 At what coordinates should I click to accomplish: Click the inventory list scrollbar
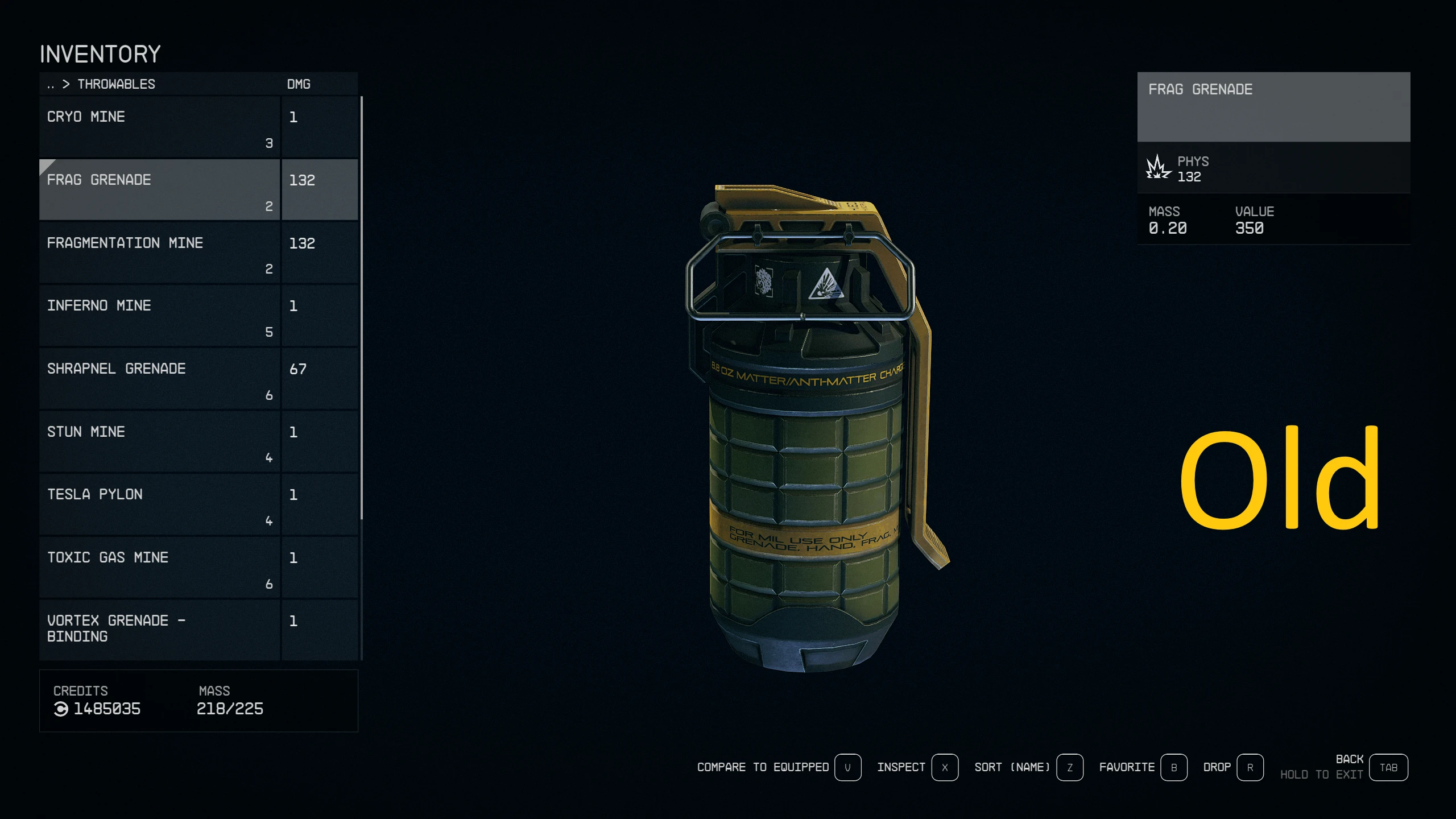point(362,307)
